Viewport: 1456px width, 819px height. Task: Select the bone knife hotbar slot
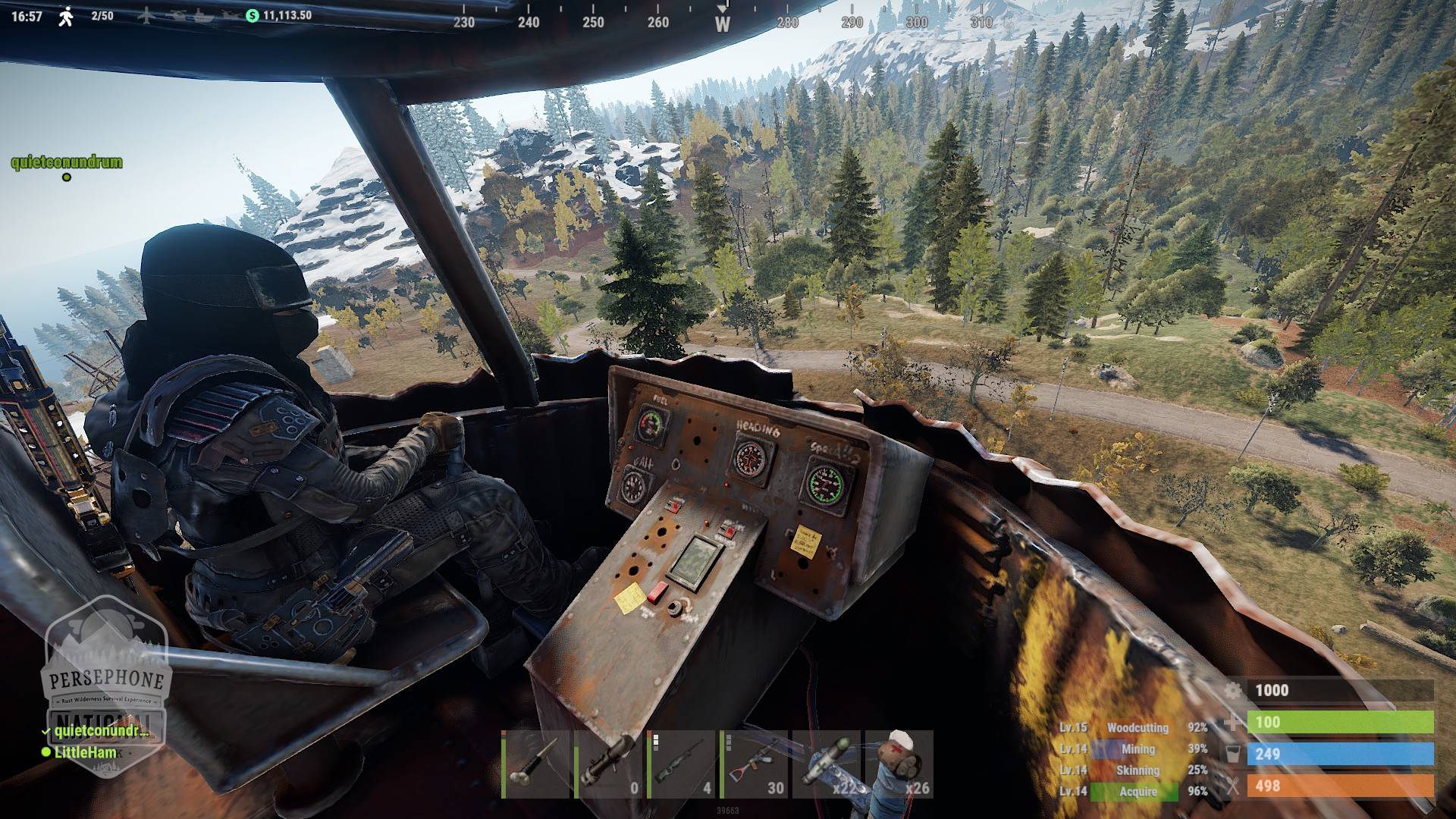535,764
